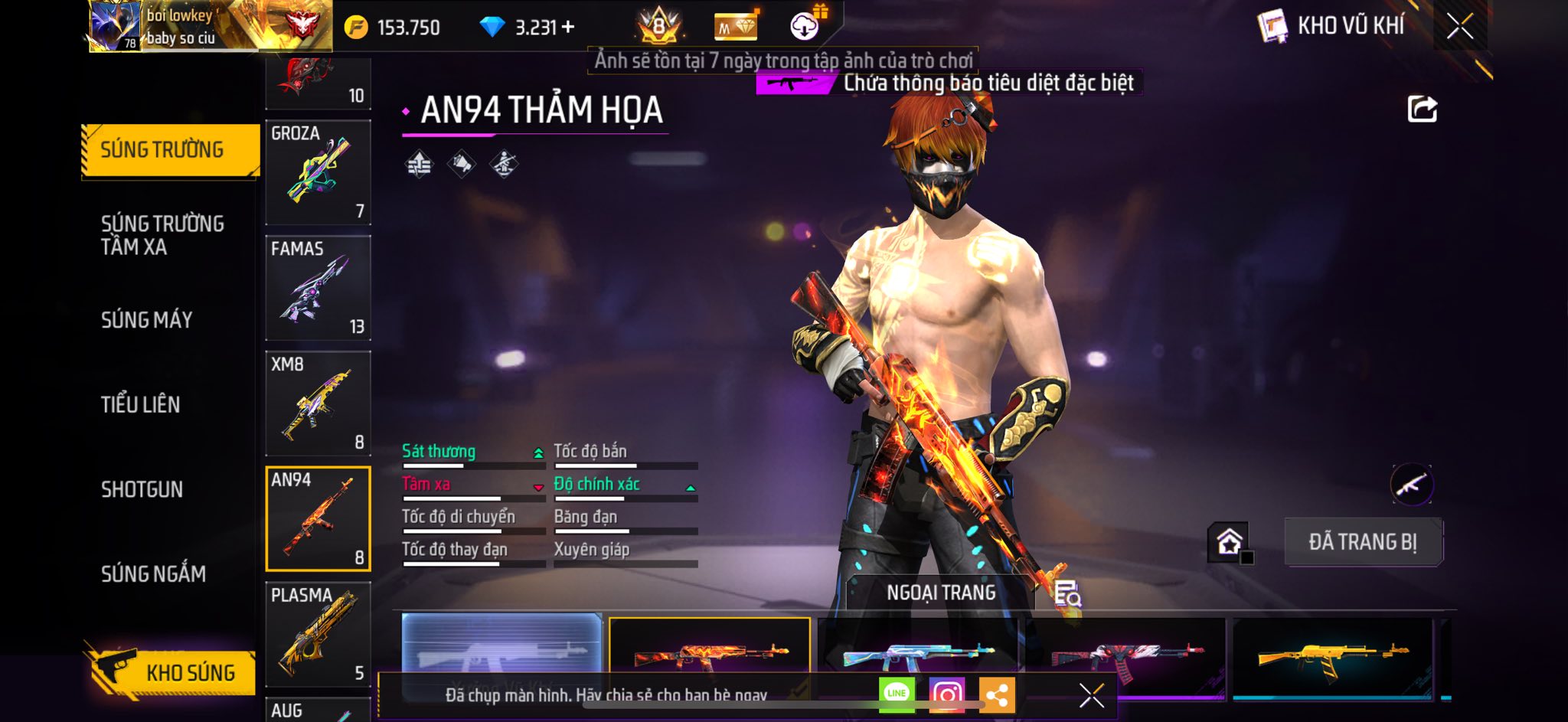The height and width of the screenshot is (722, 1568).
Task: Select the Súng Máy weapon category
Action: point(147,320)
